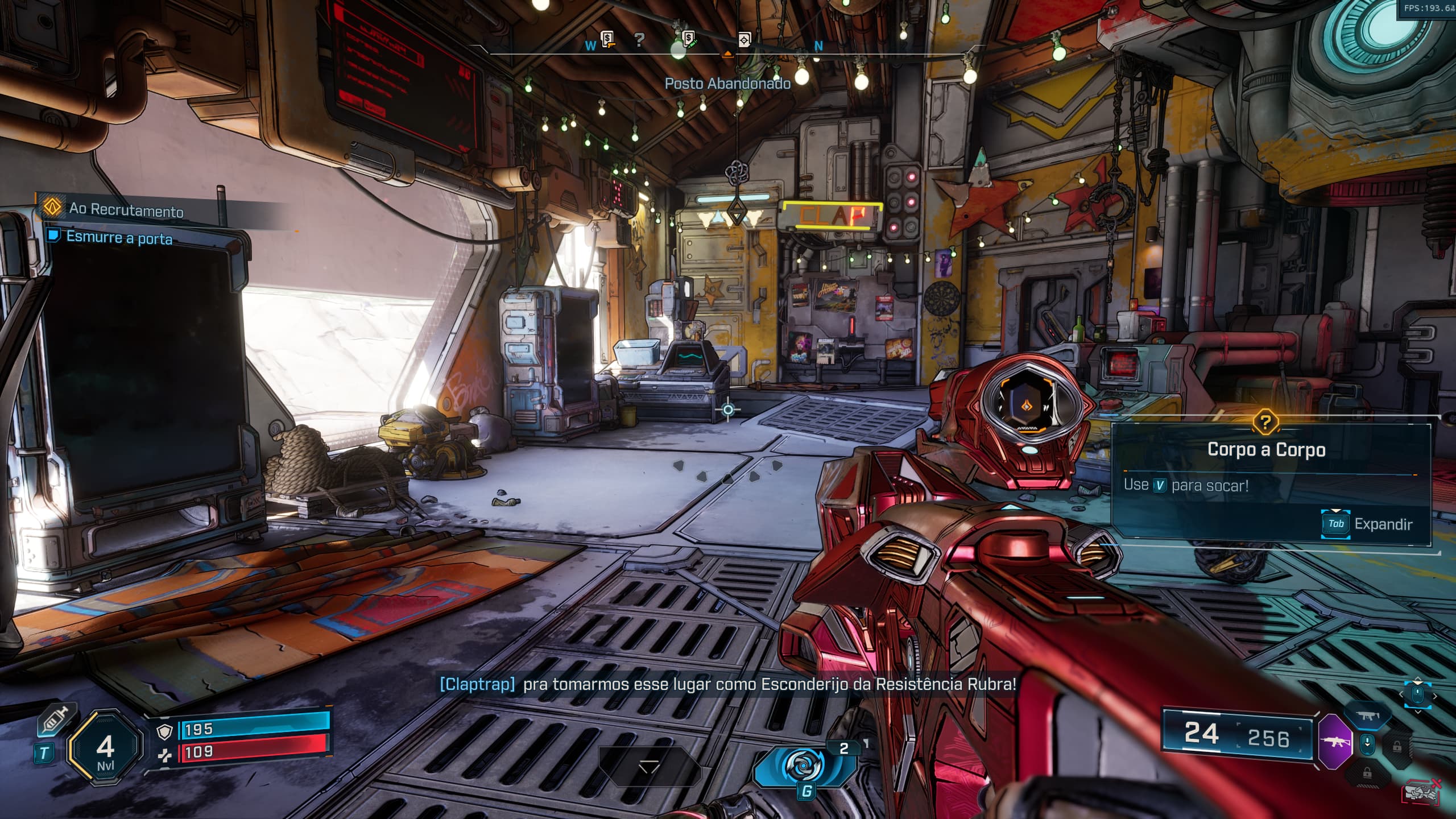Click the SMG weapon slot icon

[x=1367, y=716]
